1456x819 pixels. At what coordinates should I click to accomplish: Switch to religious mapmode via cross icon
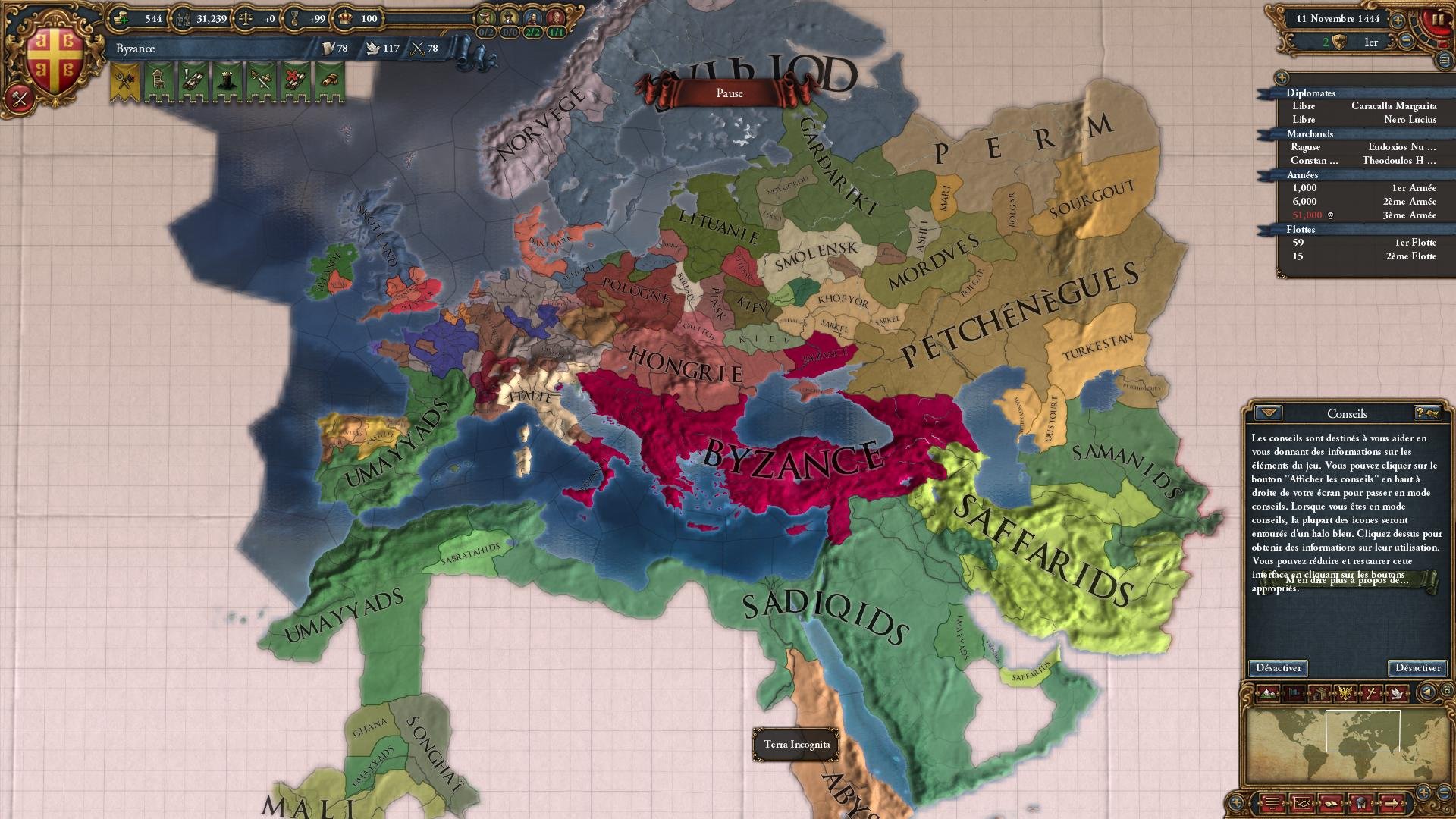coord(1370,692)
